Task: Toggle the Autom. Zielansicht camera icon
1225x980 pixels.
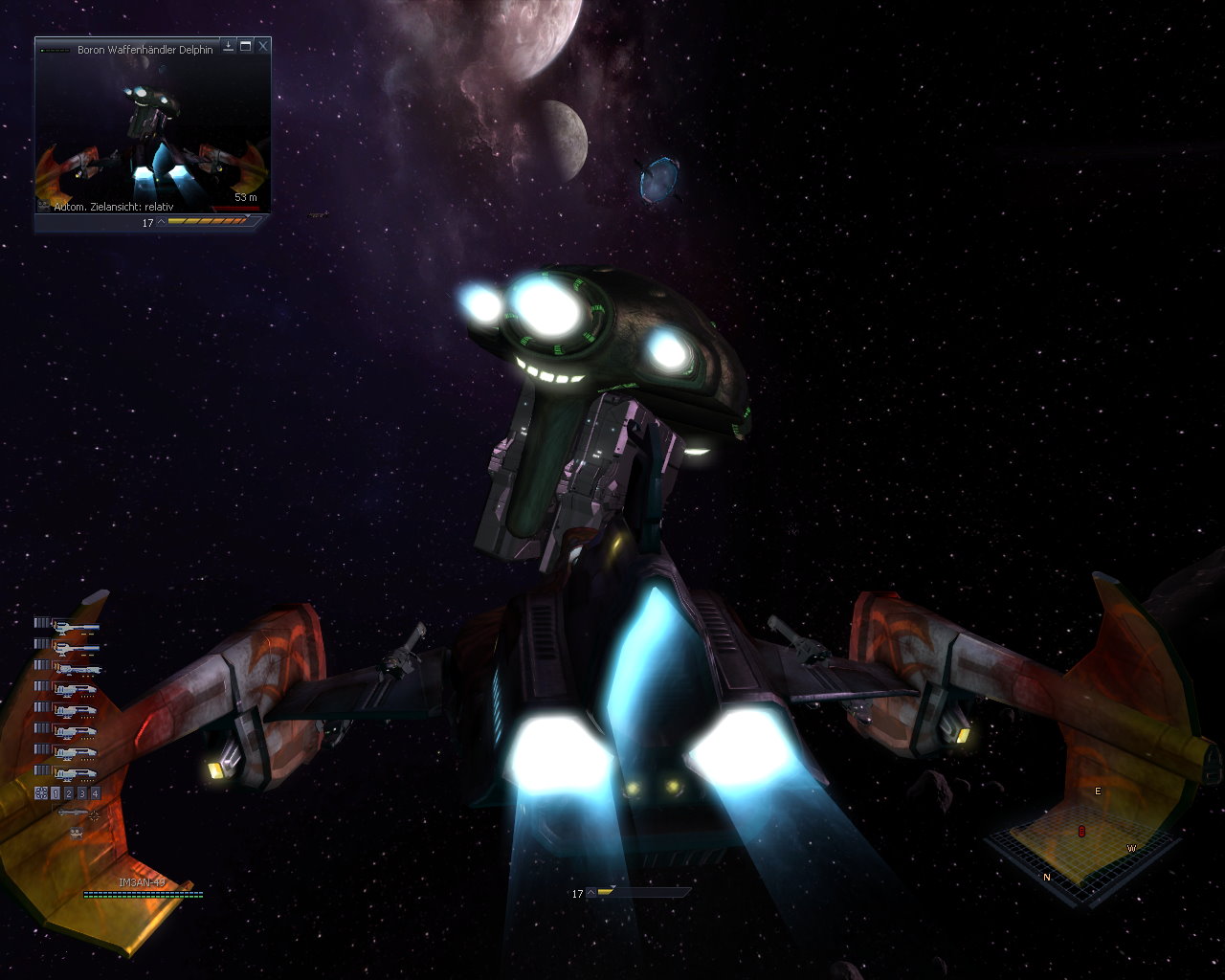Action: coord(44,205)
